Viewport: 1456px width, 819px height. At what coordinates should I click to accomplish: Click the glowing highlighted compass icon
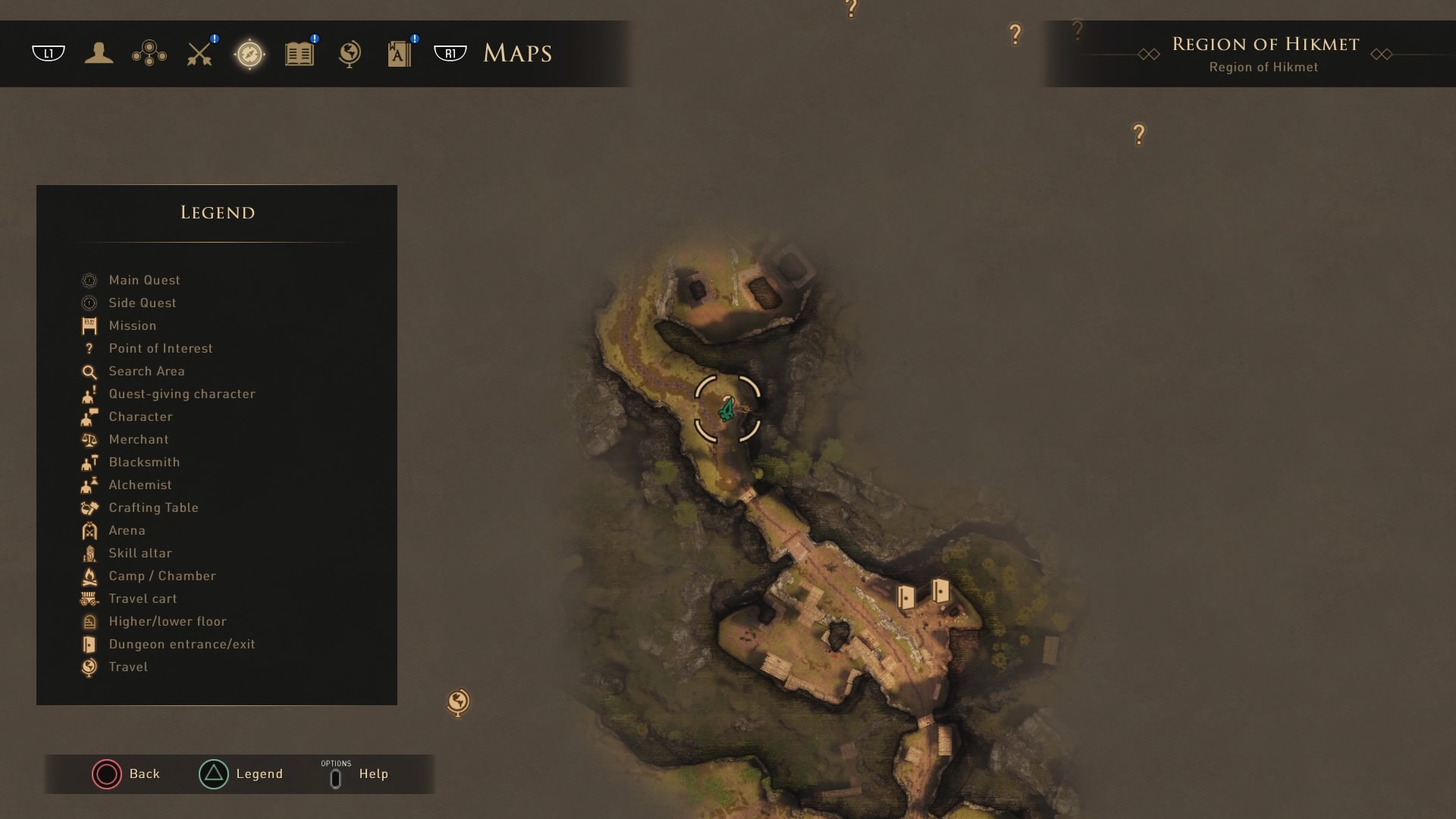pos(249,53)
